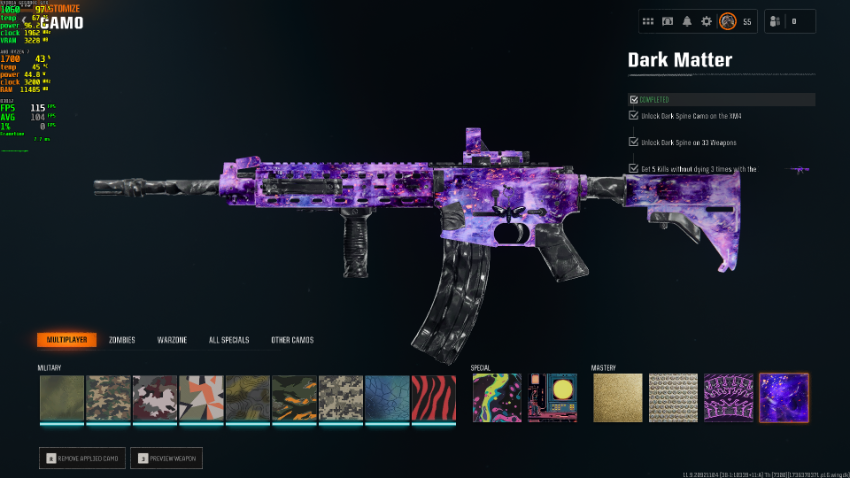The width and height of the screenshot is (850, 478).
Task: Select the Dark Spine mastery camo
Action: (728, 398)
